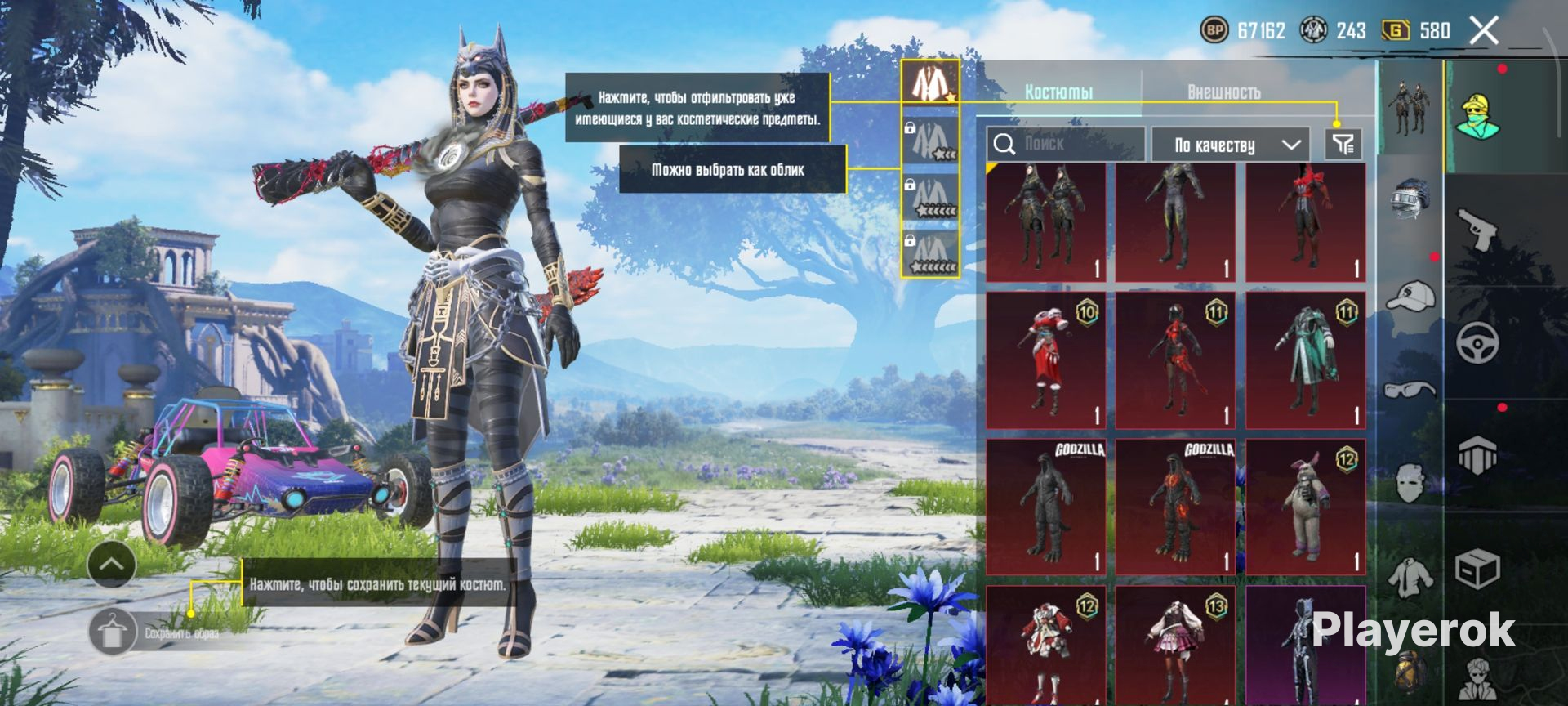Choose the black Godzilla costume
Screen dimensions: 1568x706
coord(1045,507)
